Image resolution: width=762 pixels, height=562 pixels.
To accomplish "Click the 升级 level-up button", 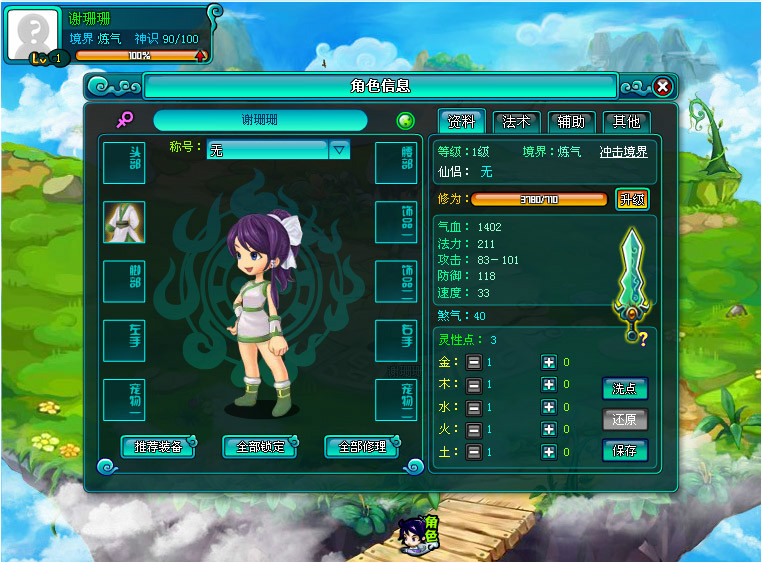I will 632,199.
